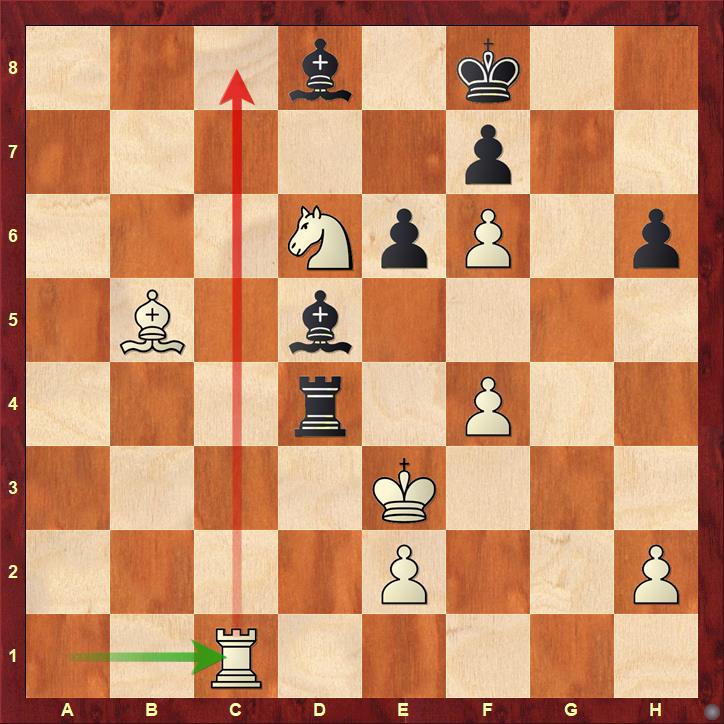Select the white pawn on h2

[656, 574]
